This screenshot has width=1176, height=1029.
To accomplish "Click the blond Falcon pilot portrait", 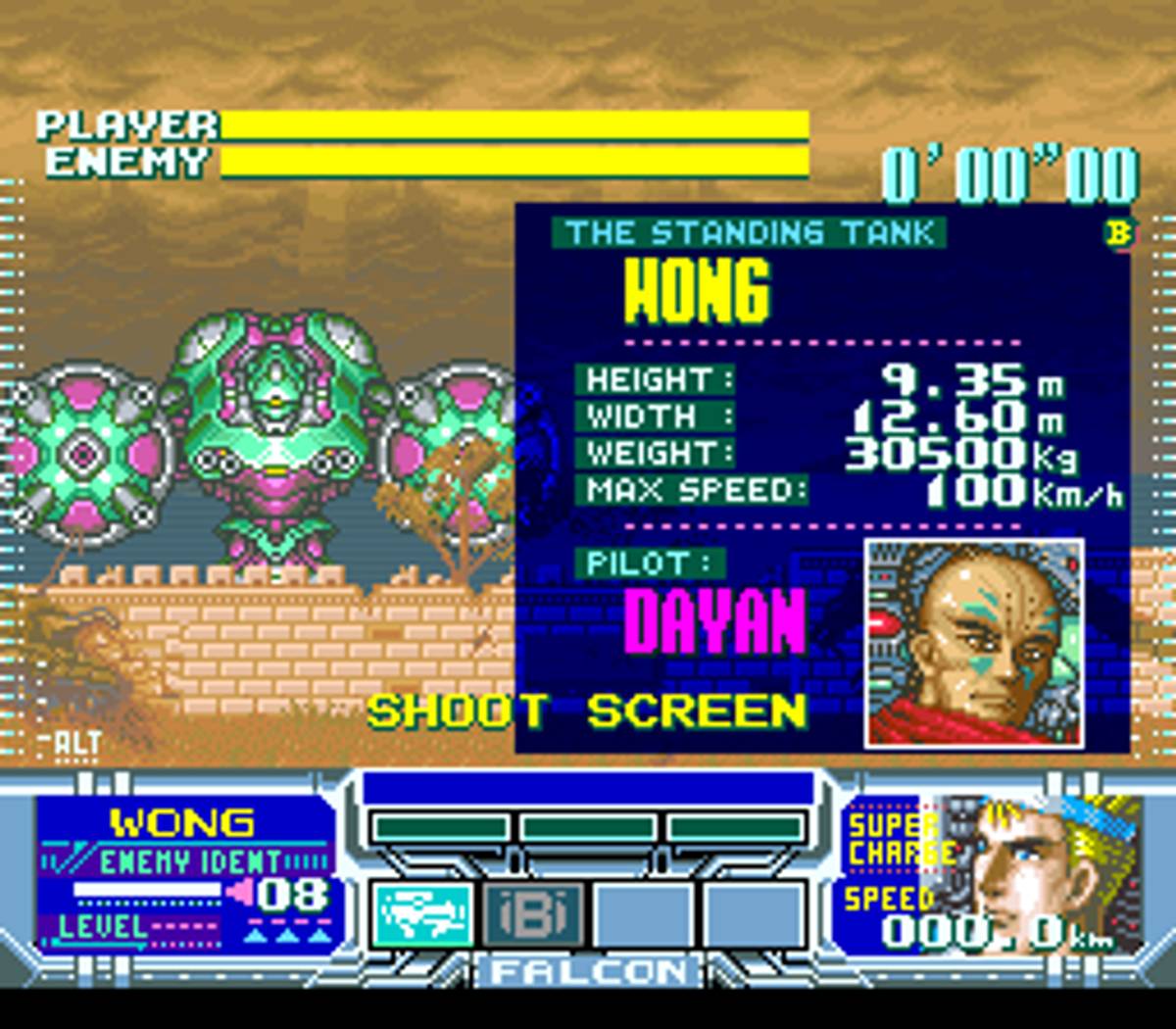I will [1053, 874].
